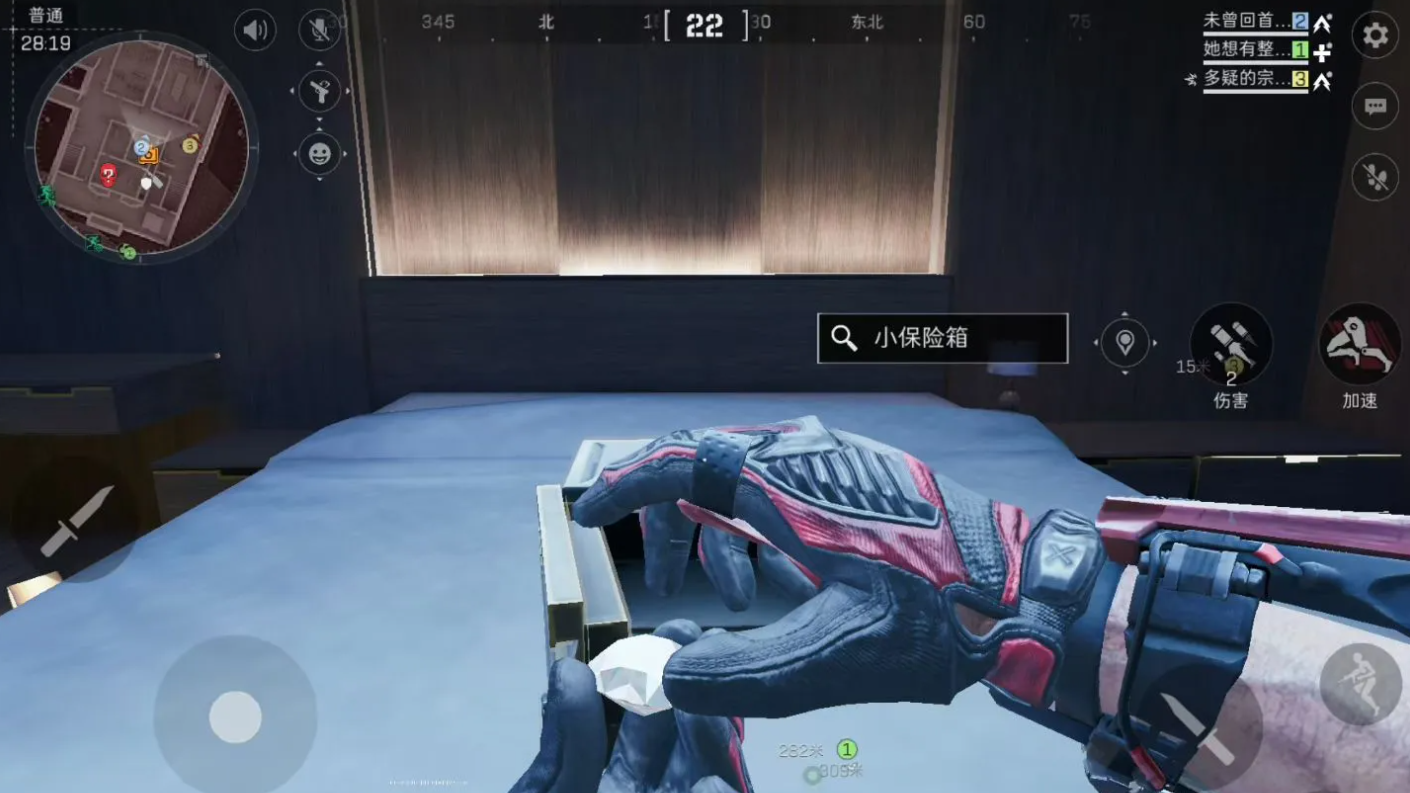Tap the magnifier icon on the 小保险箱 prompt
This screenshot has height=793, width=1410.
click(843, 338)
